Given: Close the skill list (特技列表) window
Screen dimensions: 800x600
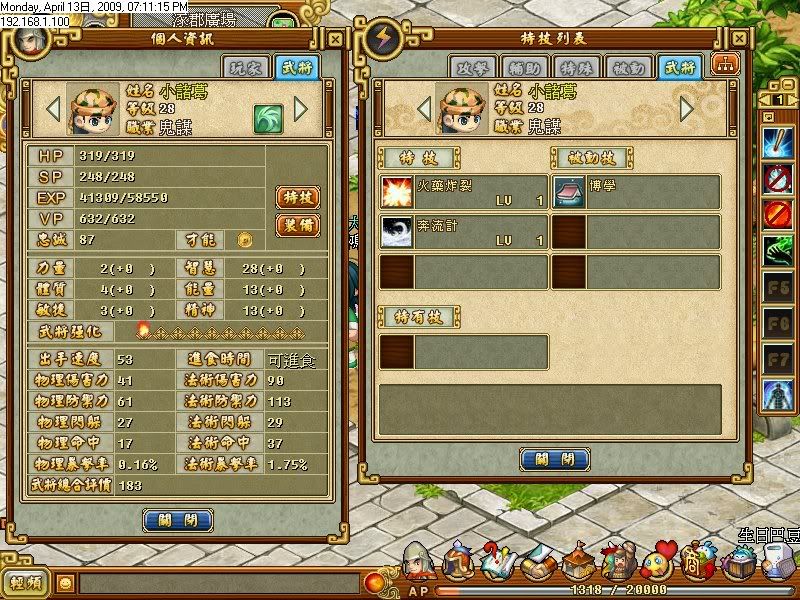Looking at the screenshot, I should 554,459.
